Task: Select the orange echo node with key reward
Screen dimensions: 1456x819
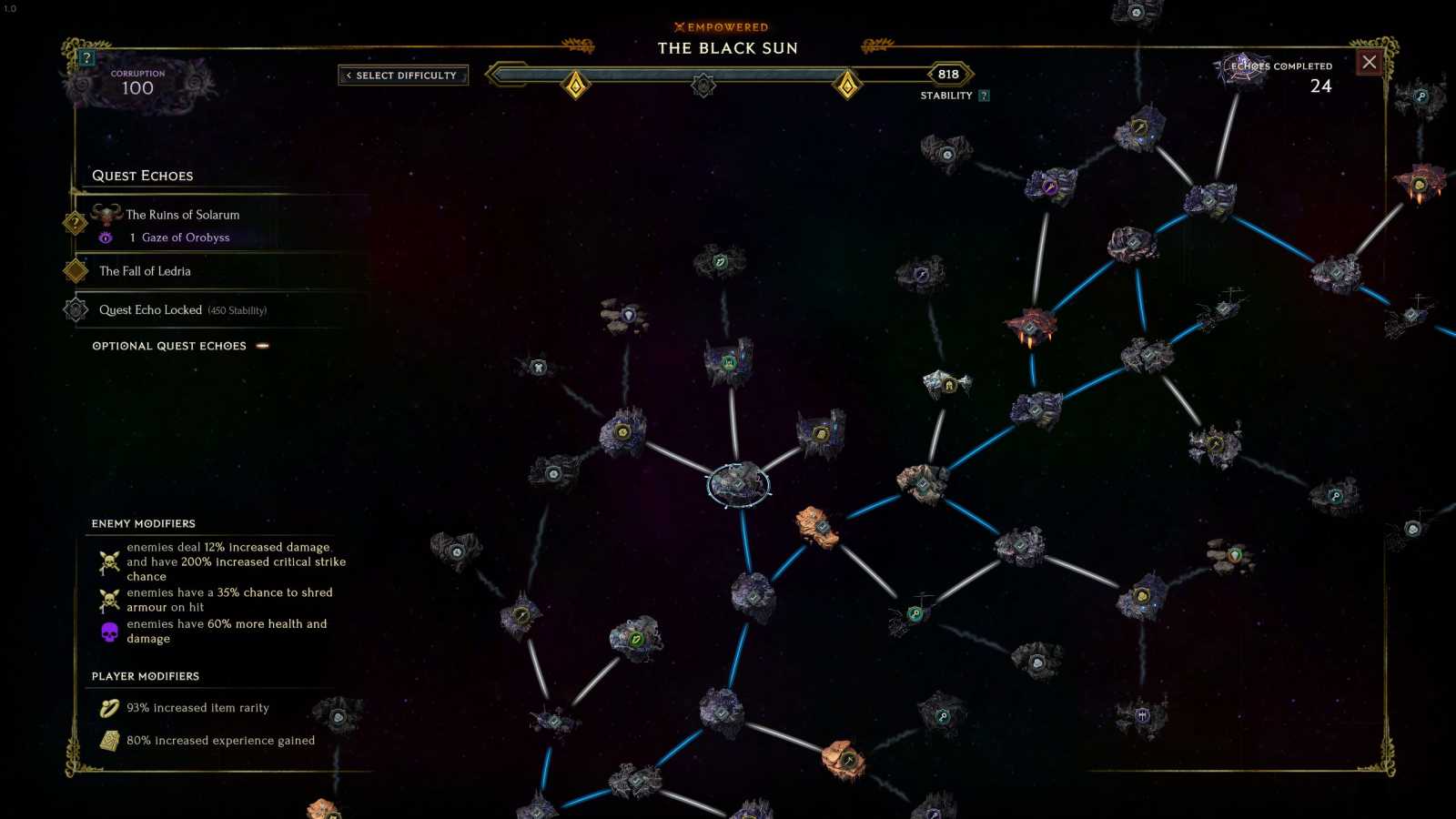Action: coord(846,759)
